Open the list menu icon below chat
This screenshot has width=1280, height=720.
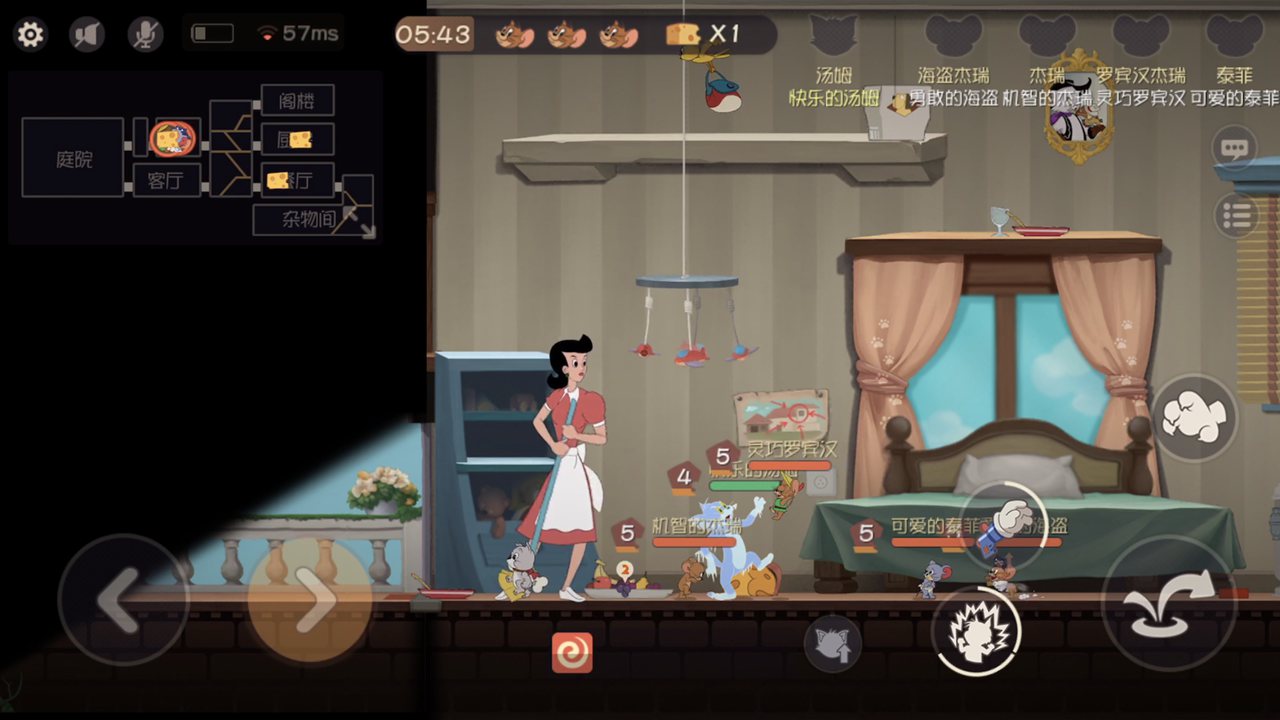1235,214
